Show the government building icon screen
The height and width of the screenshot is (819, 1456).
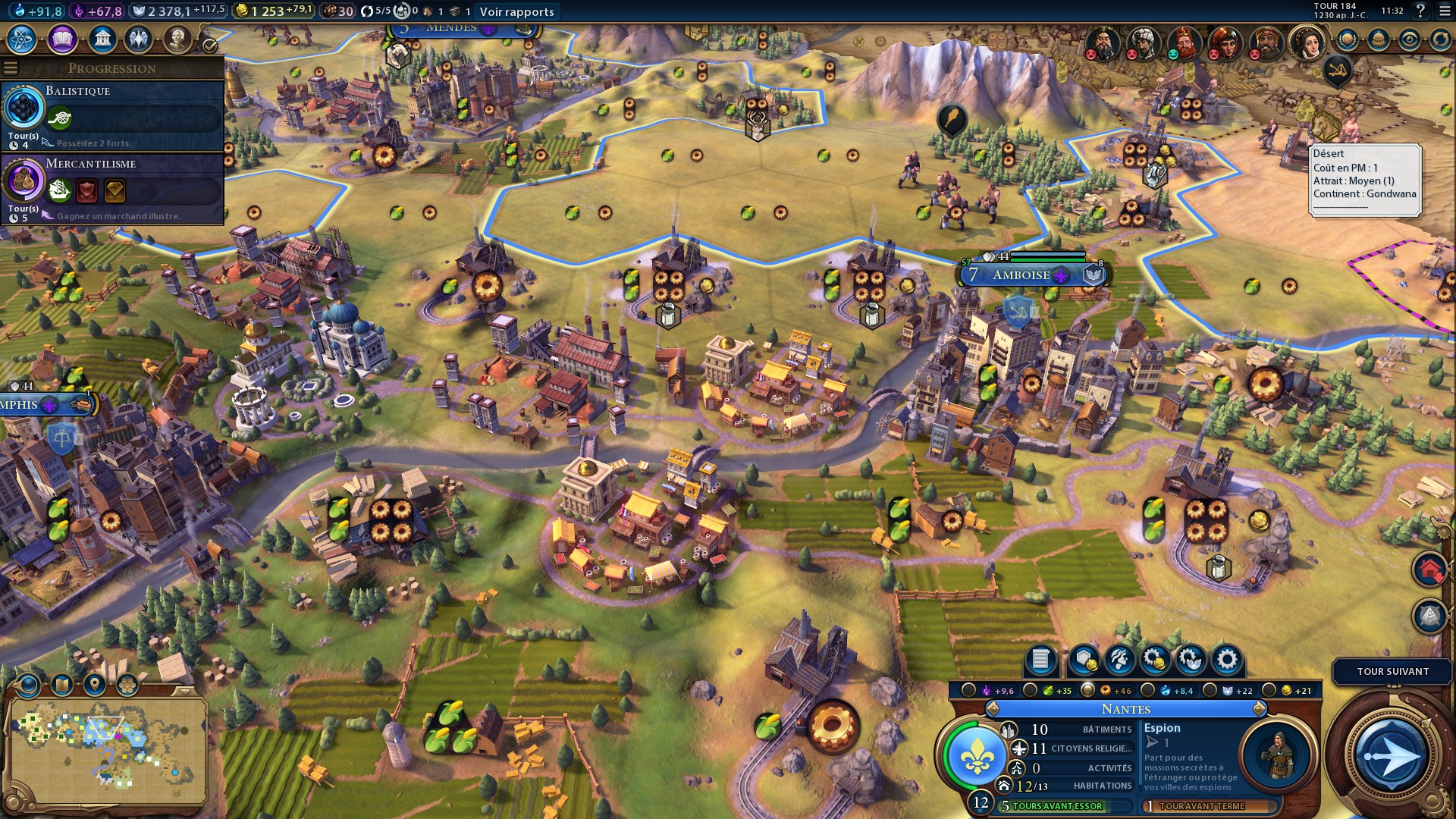[x=102, y=39]
